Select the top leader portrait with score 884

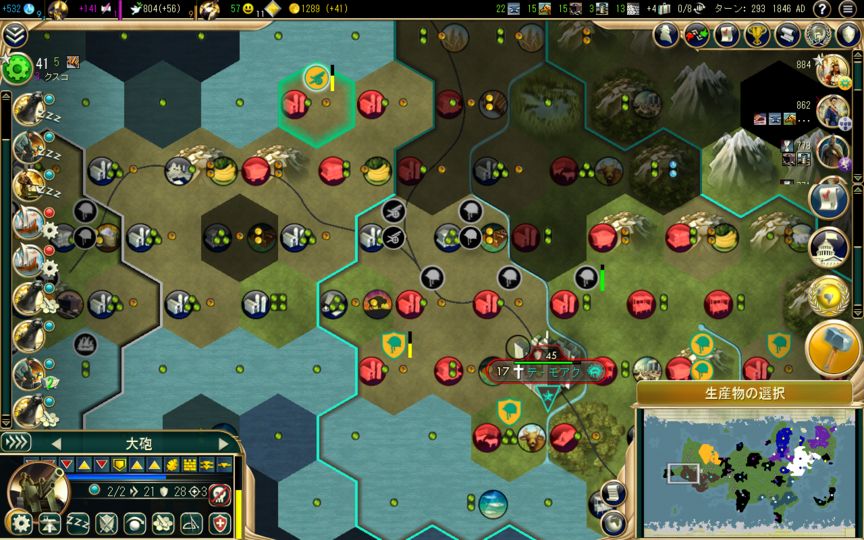[x=832, y=72]
